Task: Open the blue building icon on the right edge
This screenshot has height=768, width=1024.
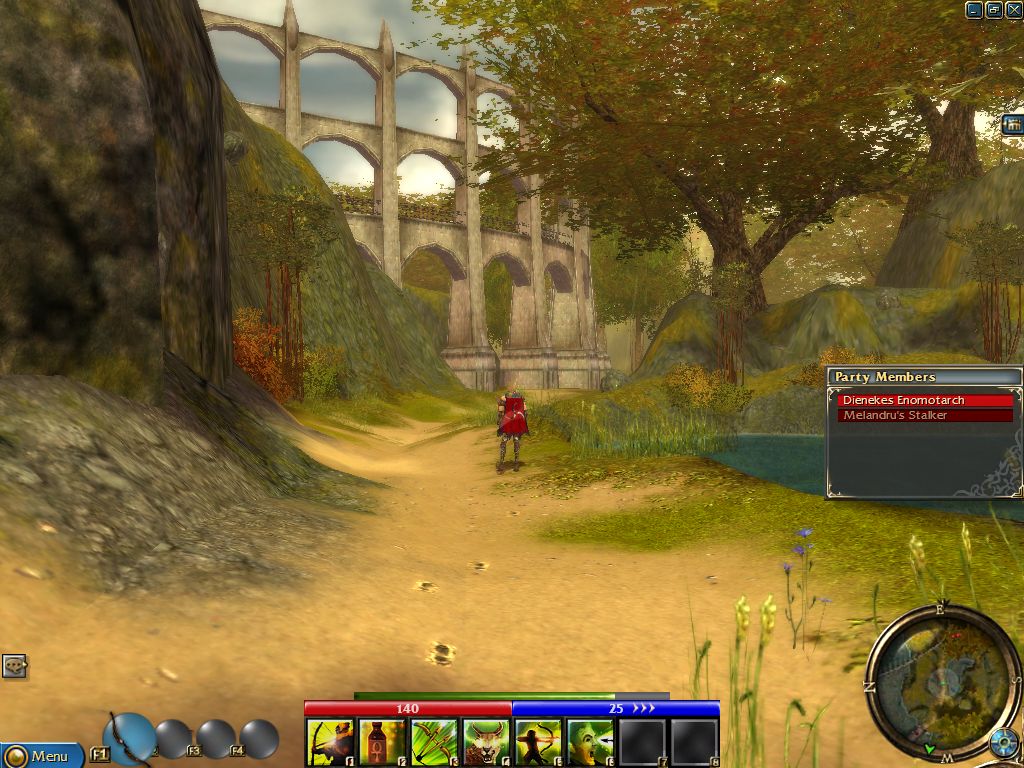Action: pos(1011,125)
